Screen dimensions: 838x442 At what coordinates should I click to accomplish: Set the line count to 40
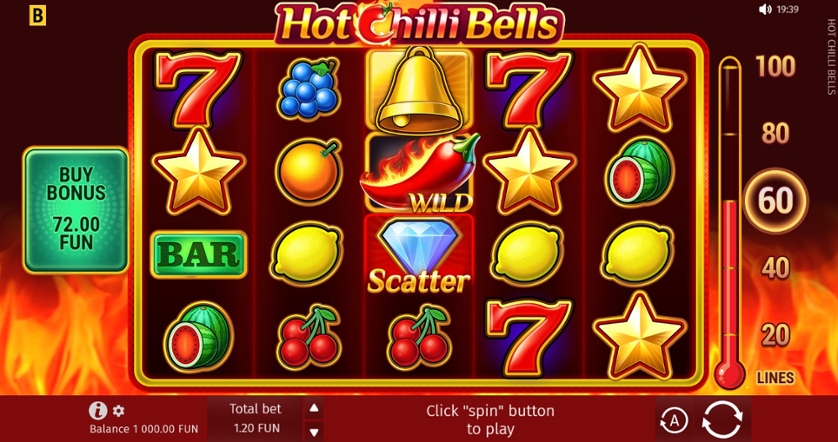click(775, 267)
